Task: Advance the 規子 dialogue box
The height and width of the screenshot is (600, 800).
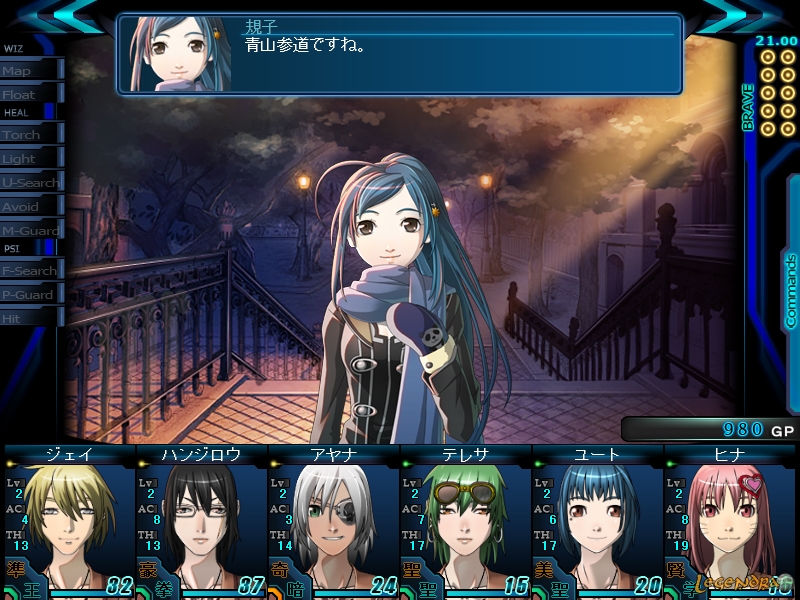Action: (x=400, y=54)
